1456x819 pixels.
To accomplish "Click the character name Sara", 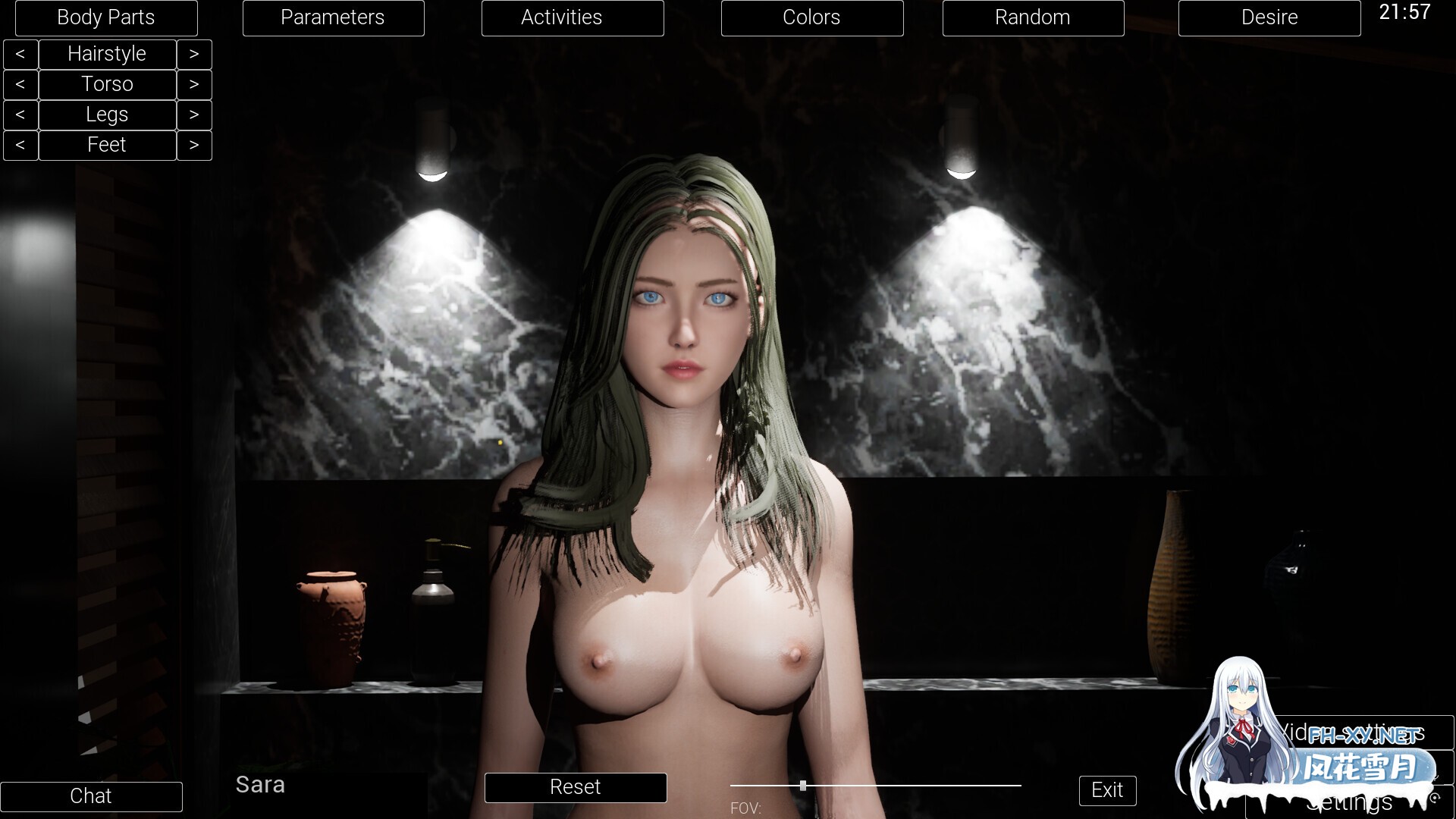I will coord(260,785).
